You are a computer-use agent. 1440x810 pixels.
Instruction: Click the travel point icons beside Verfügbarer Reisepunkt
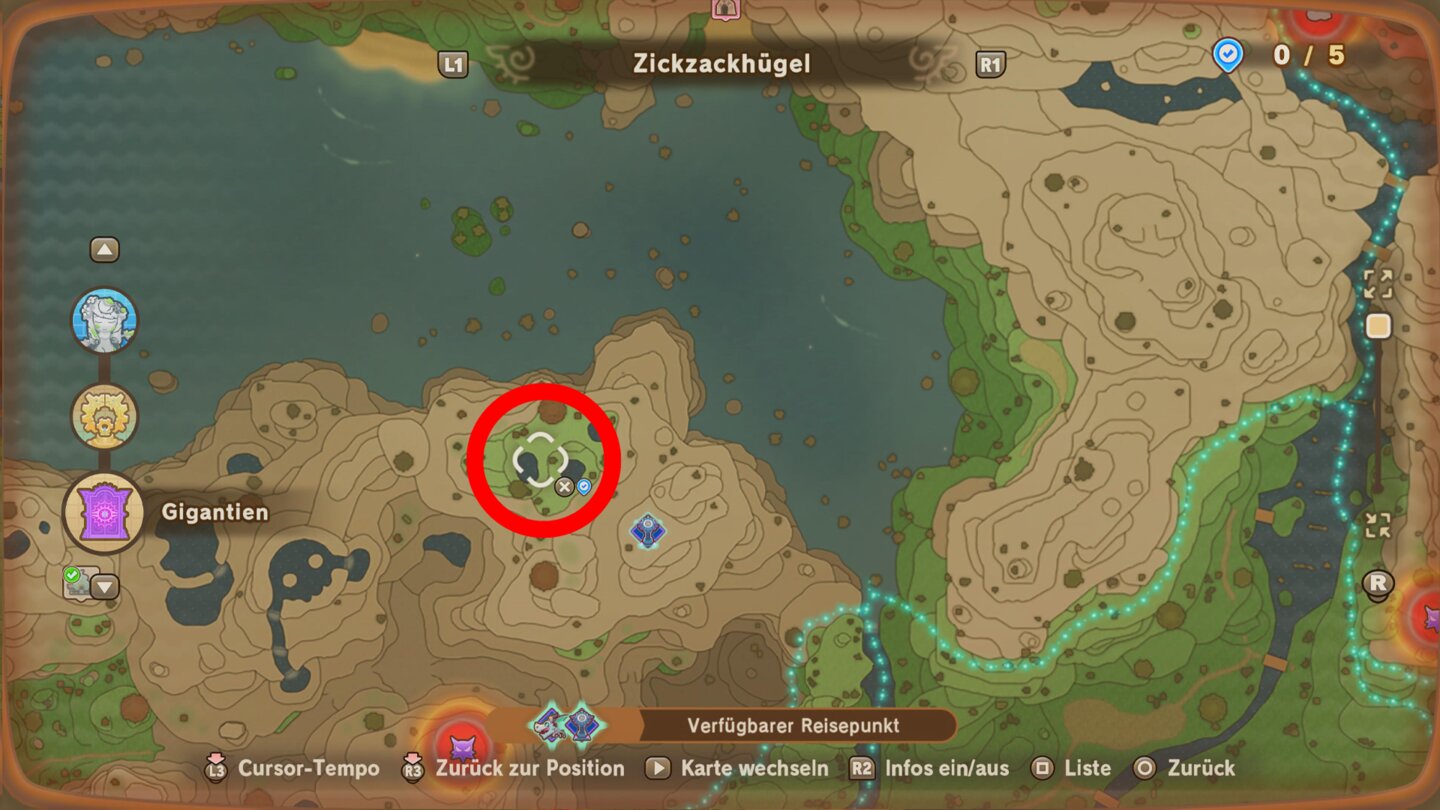(x=564, y=727)
